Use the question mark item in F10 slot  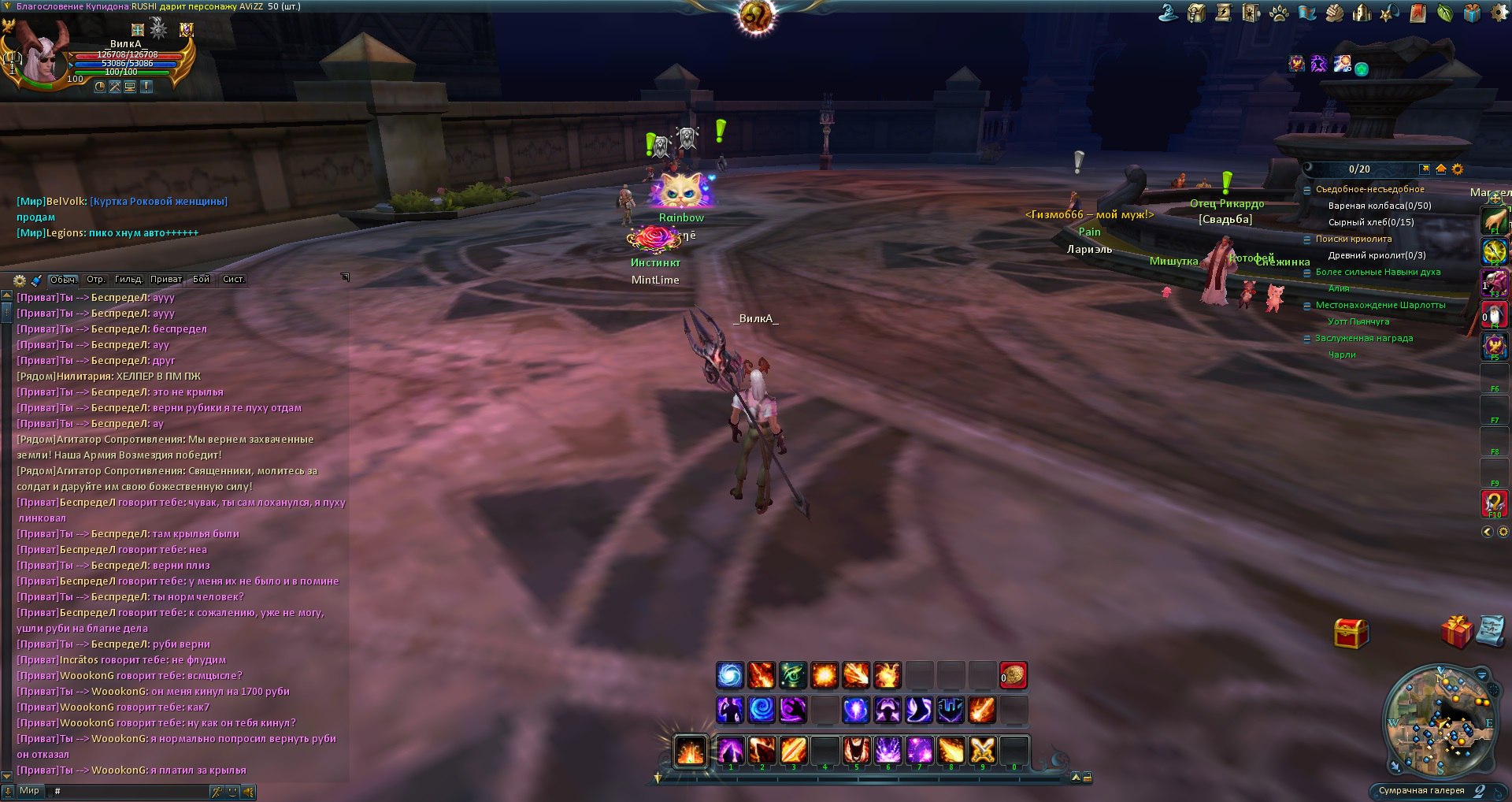pos(1494,502)
